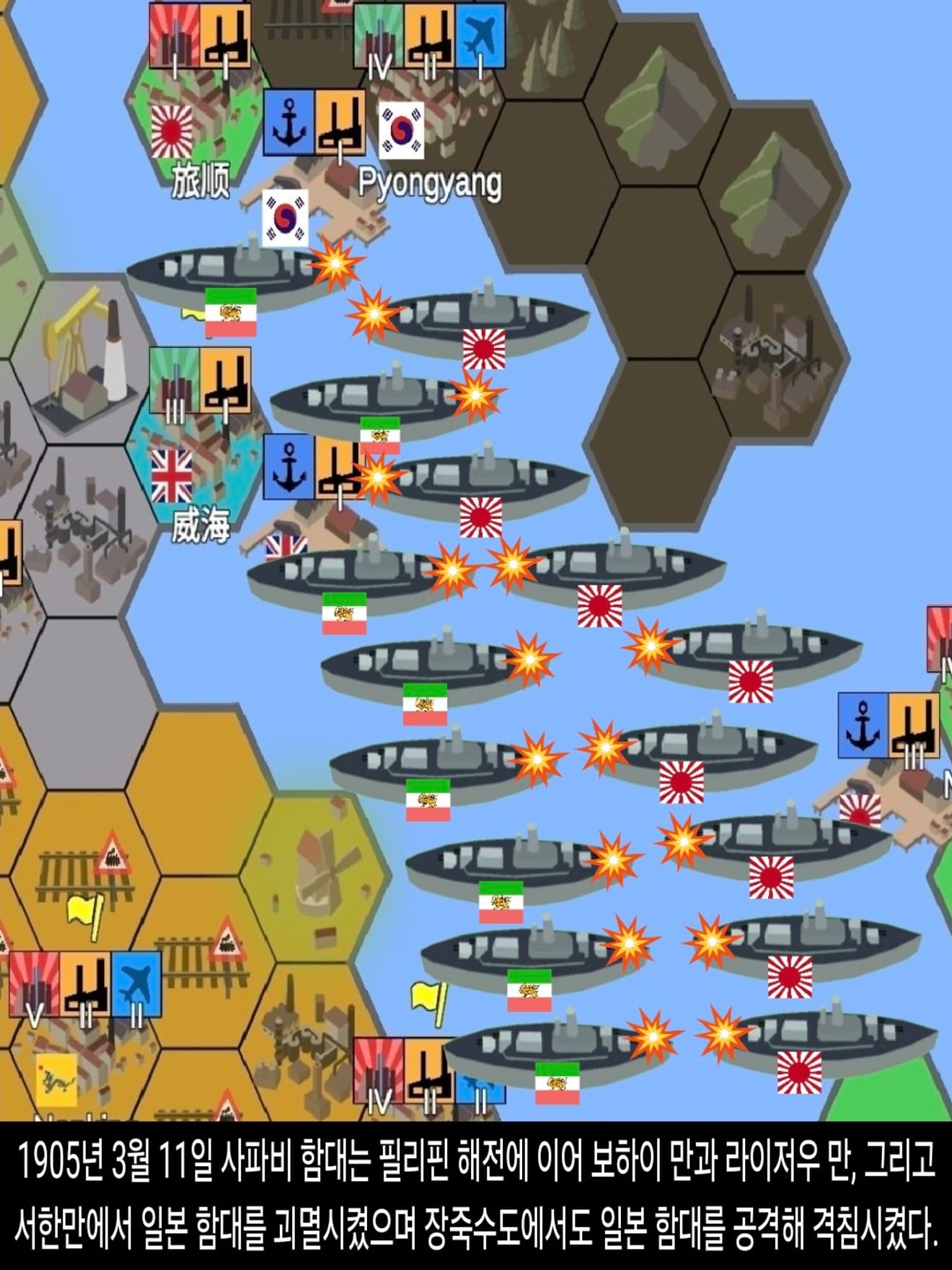Select the Pyongyang city label
This screenshot has width=952, height=1270.
pyautogui.click(x=430, y=183)
